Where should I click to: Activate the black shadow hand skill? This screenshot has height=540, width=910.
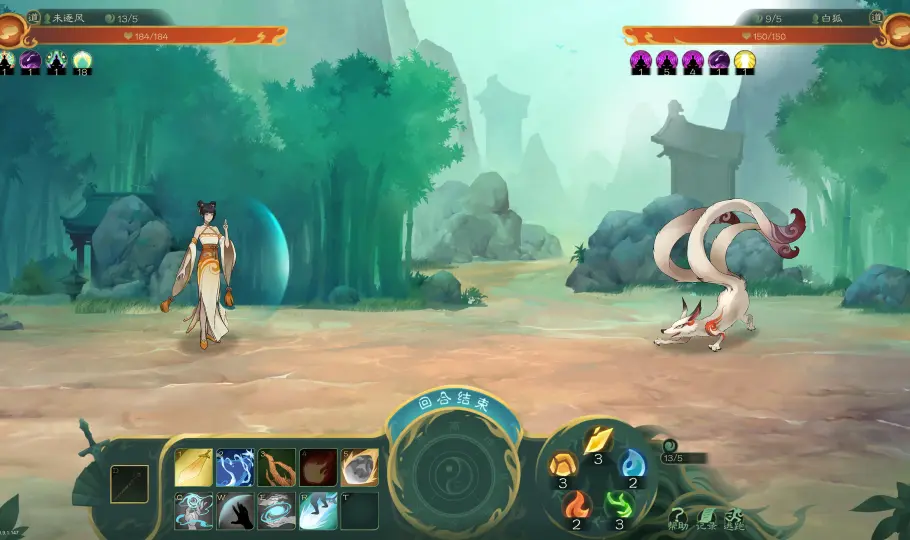click(x=236, y=510)
